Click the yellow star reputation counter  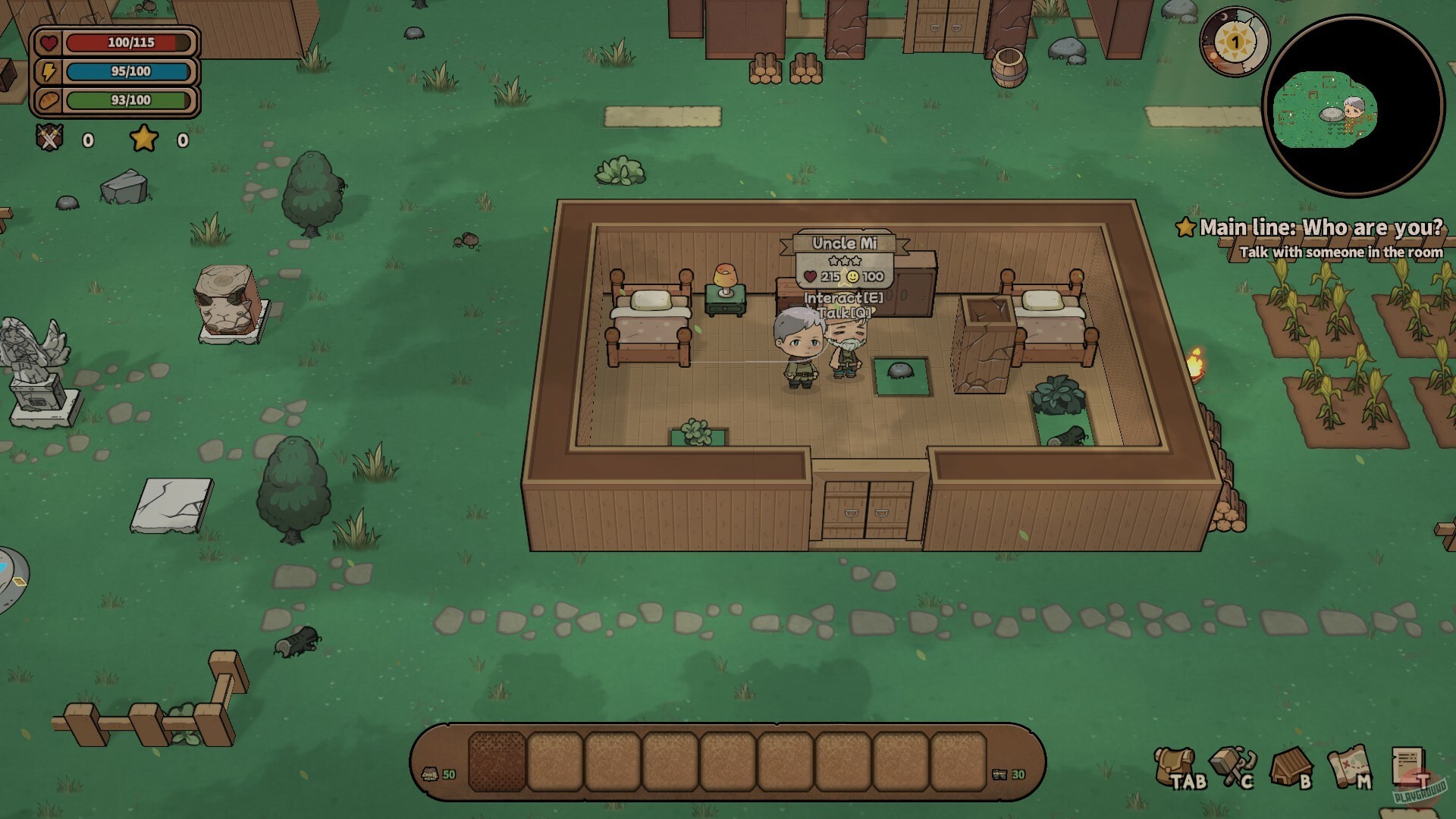pyautogui.click(x=143, y=139)
